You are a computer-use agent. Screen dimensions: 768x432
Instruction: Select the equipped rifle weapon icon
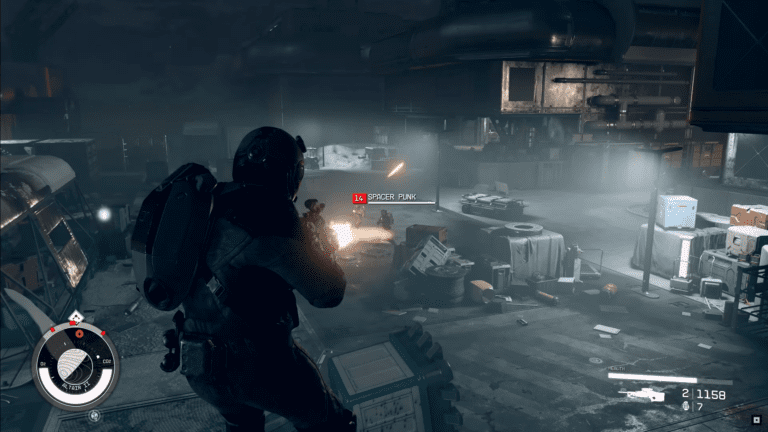click(643, 394)
